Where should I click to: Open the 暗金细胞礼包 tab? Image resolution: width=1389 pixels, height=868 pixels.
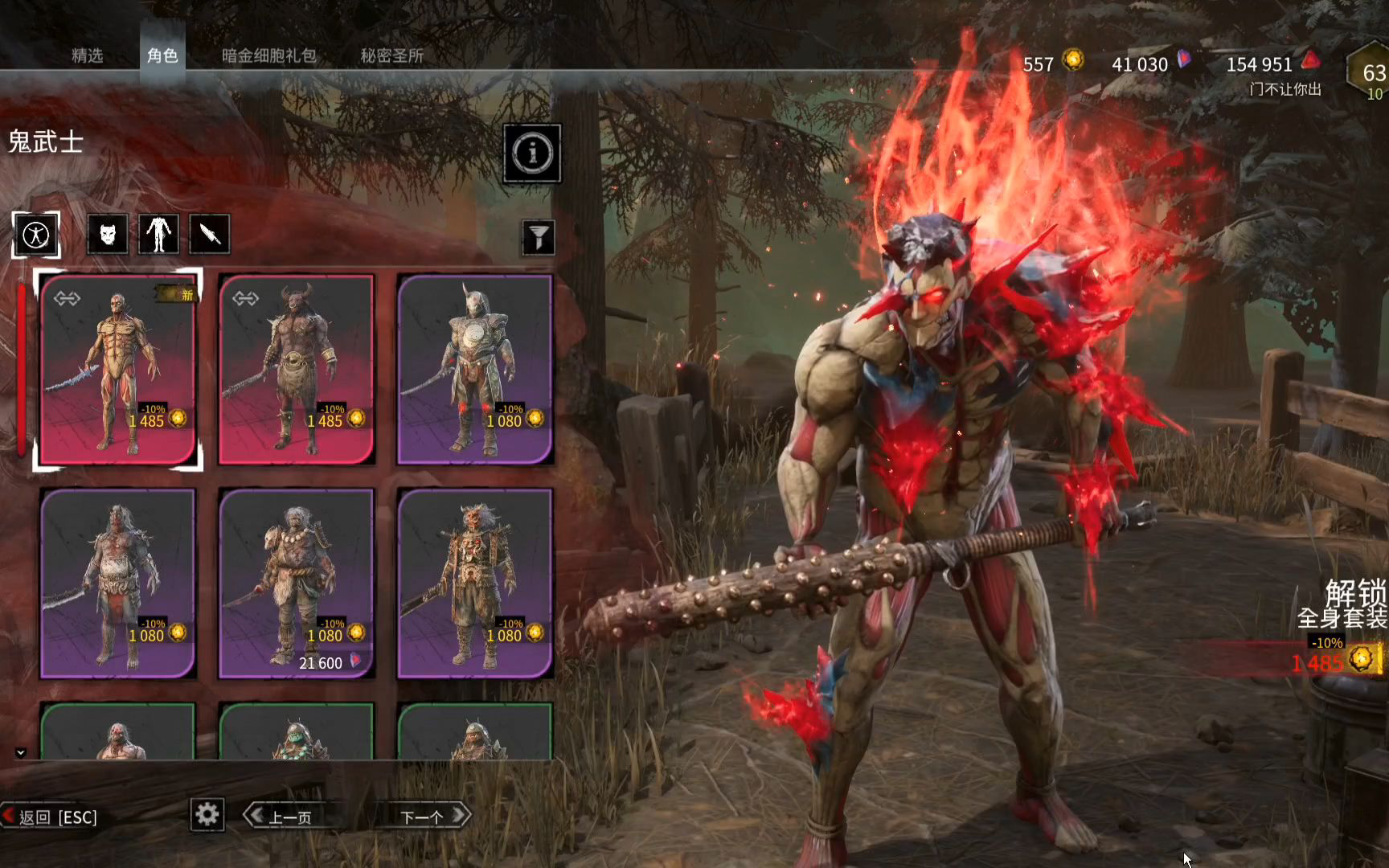click(x=268, y=55)
